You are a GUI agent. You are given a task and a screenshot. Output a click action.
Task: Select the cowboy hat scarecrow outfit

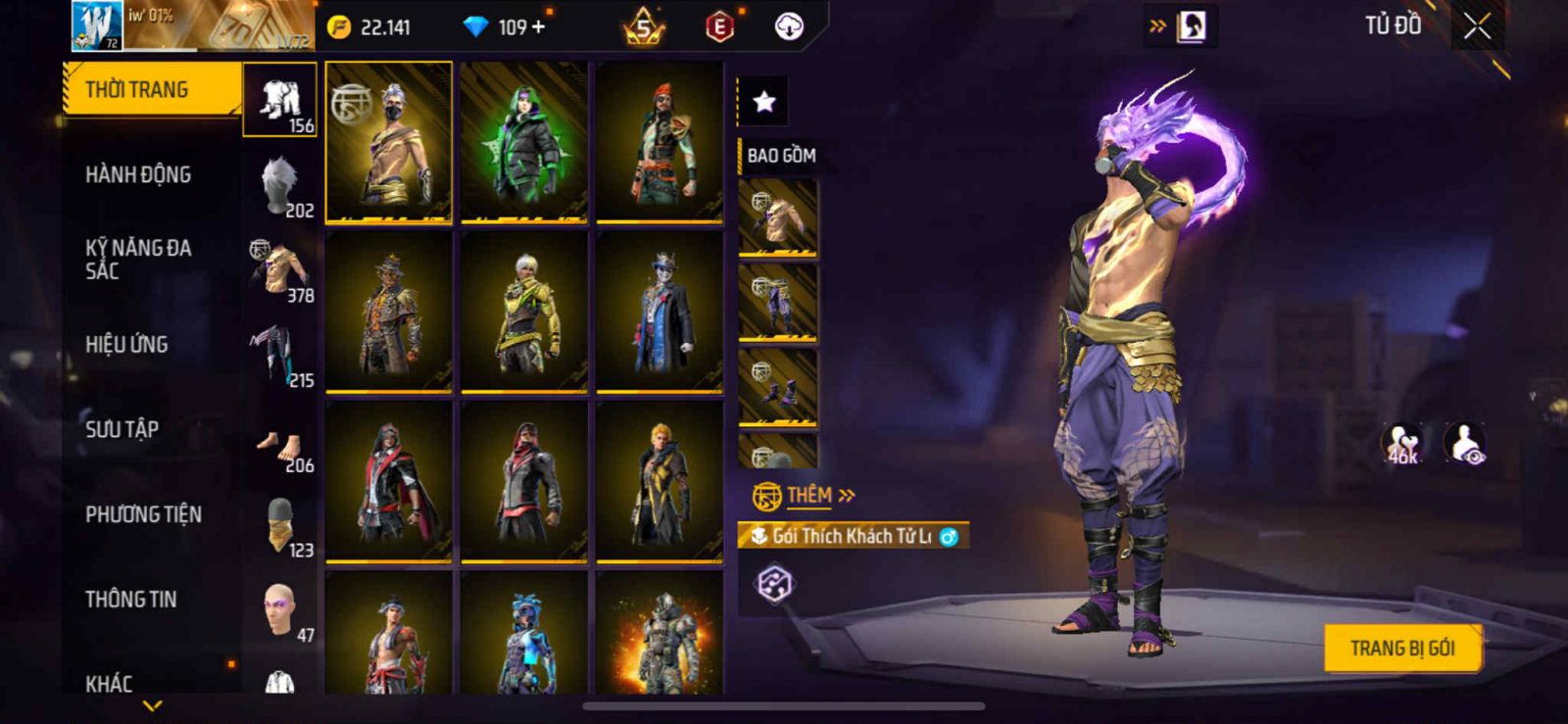pyautogui.click(x=389, y=312)
